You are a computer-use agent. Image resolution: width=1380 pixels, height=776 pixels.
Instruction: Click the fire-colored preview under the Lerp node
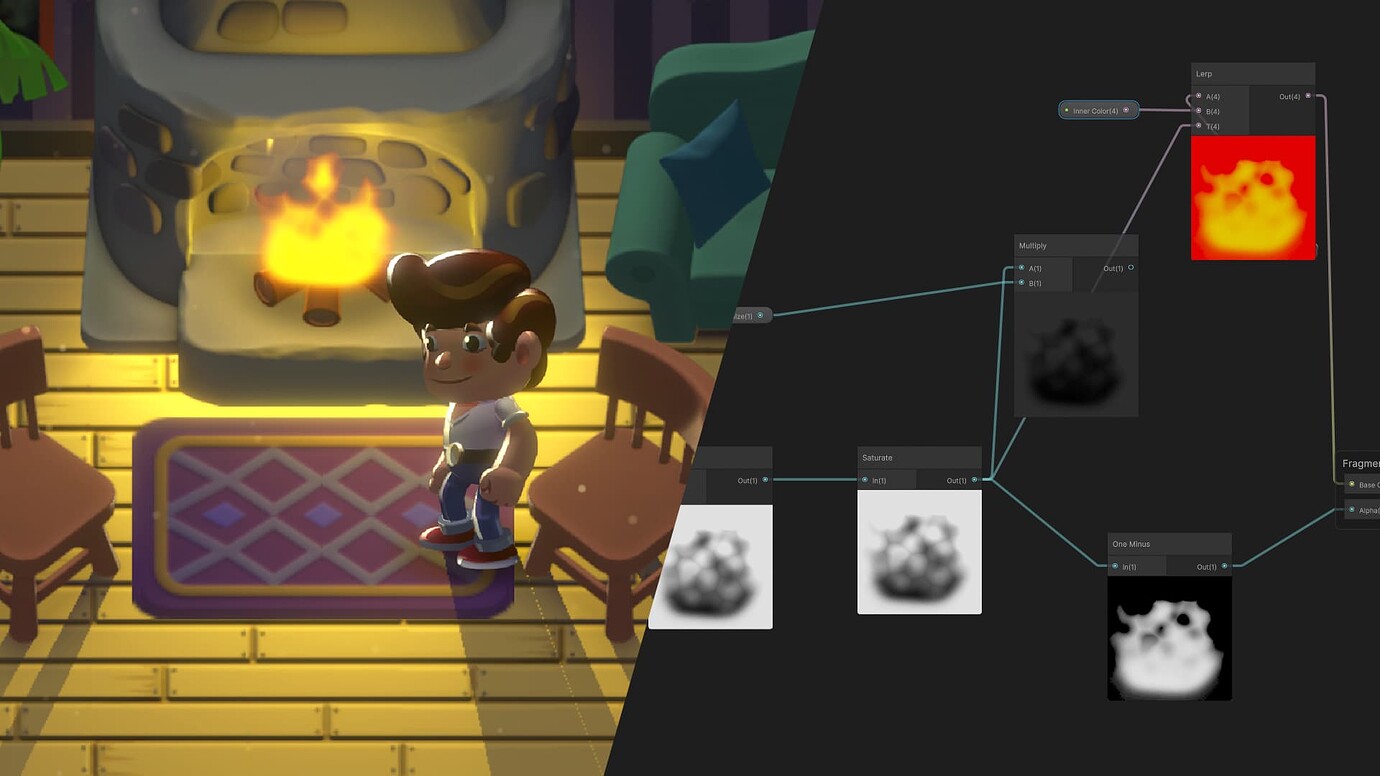[x=1253, y=198]
